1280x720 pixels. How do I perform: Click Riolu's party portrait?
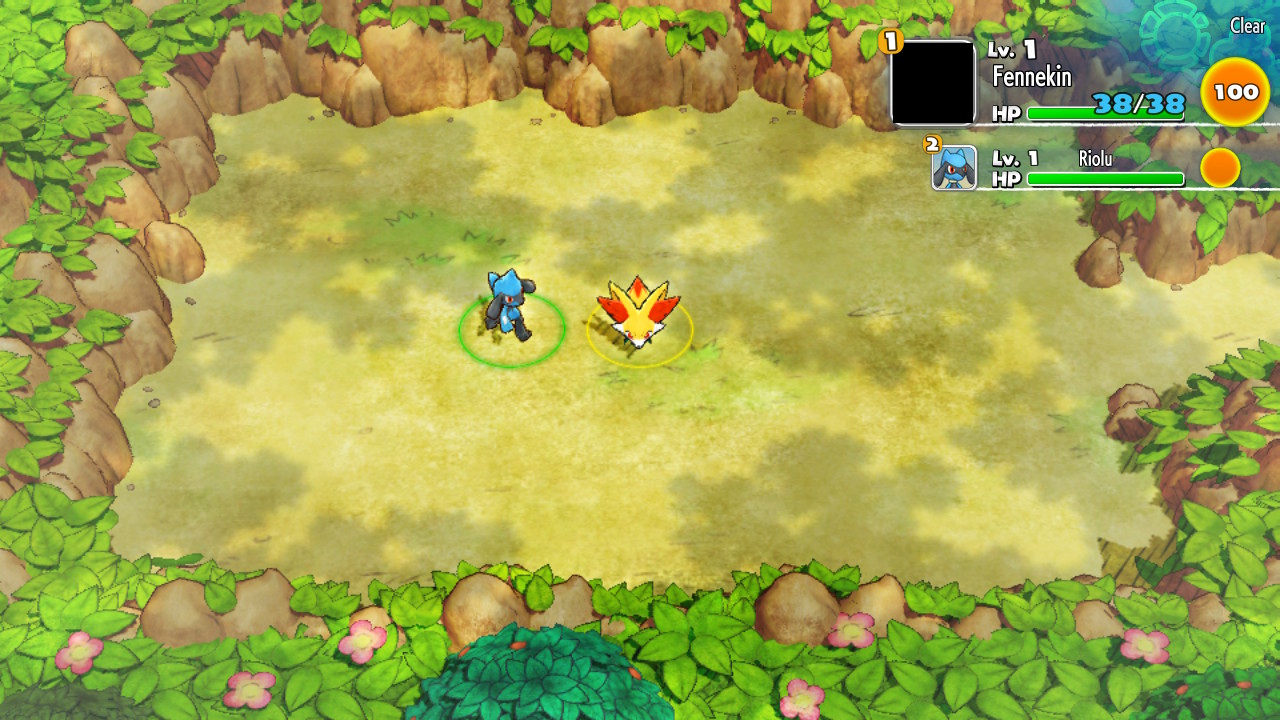[954, 168]
